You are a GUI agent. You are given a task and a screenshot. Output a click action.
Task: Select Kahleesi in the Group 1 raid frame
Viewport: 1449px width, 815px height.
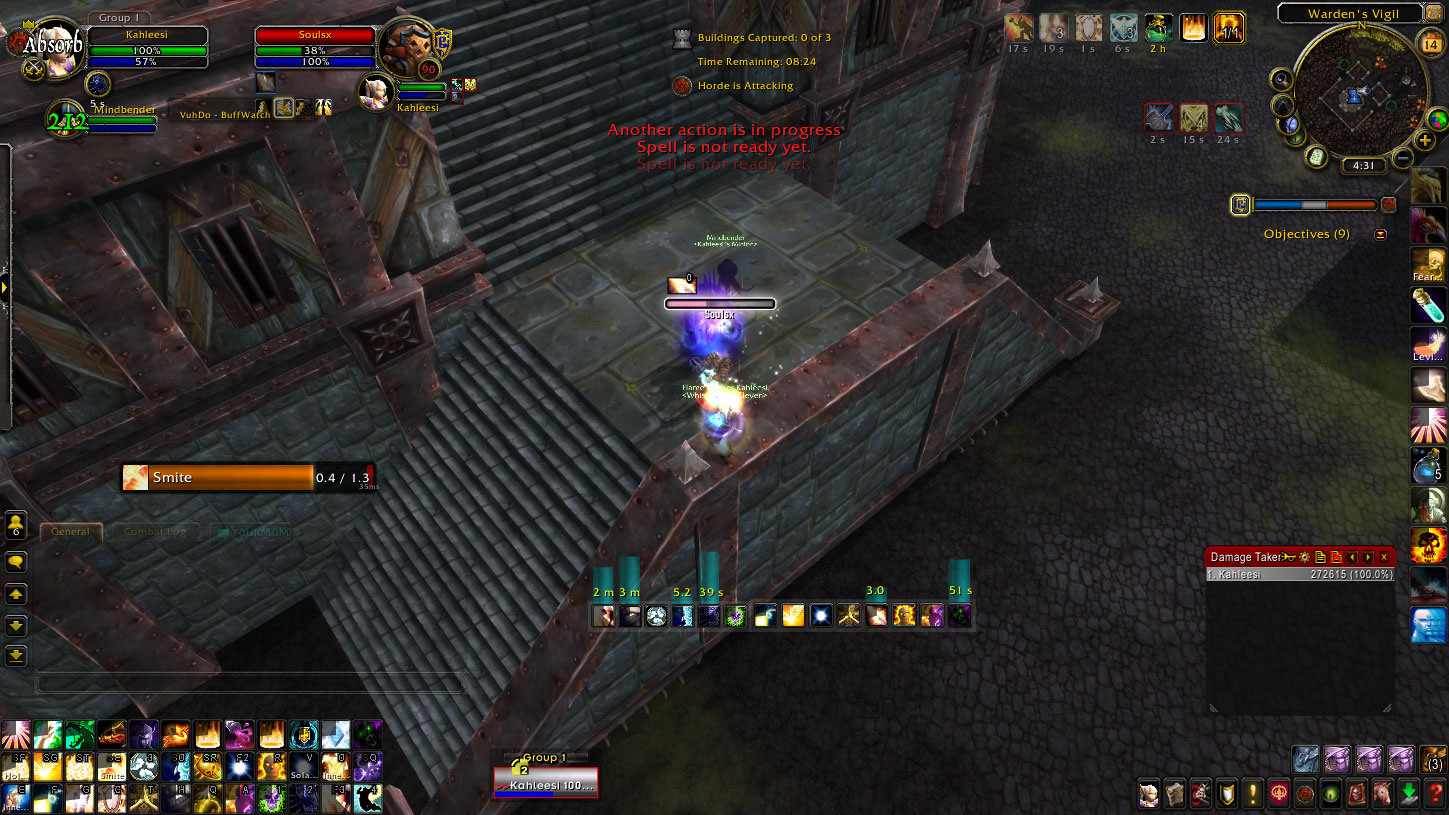[x=546, y=785]
